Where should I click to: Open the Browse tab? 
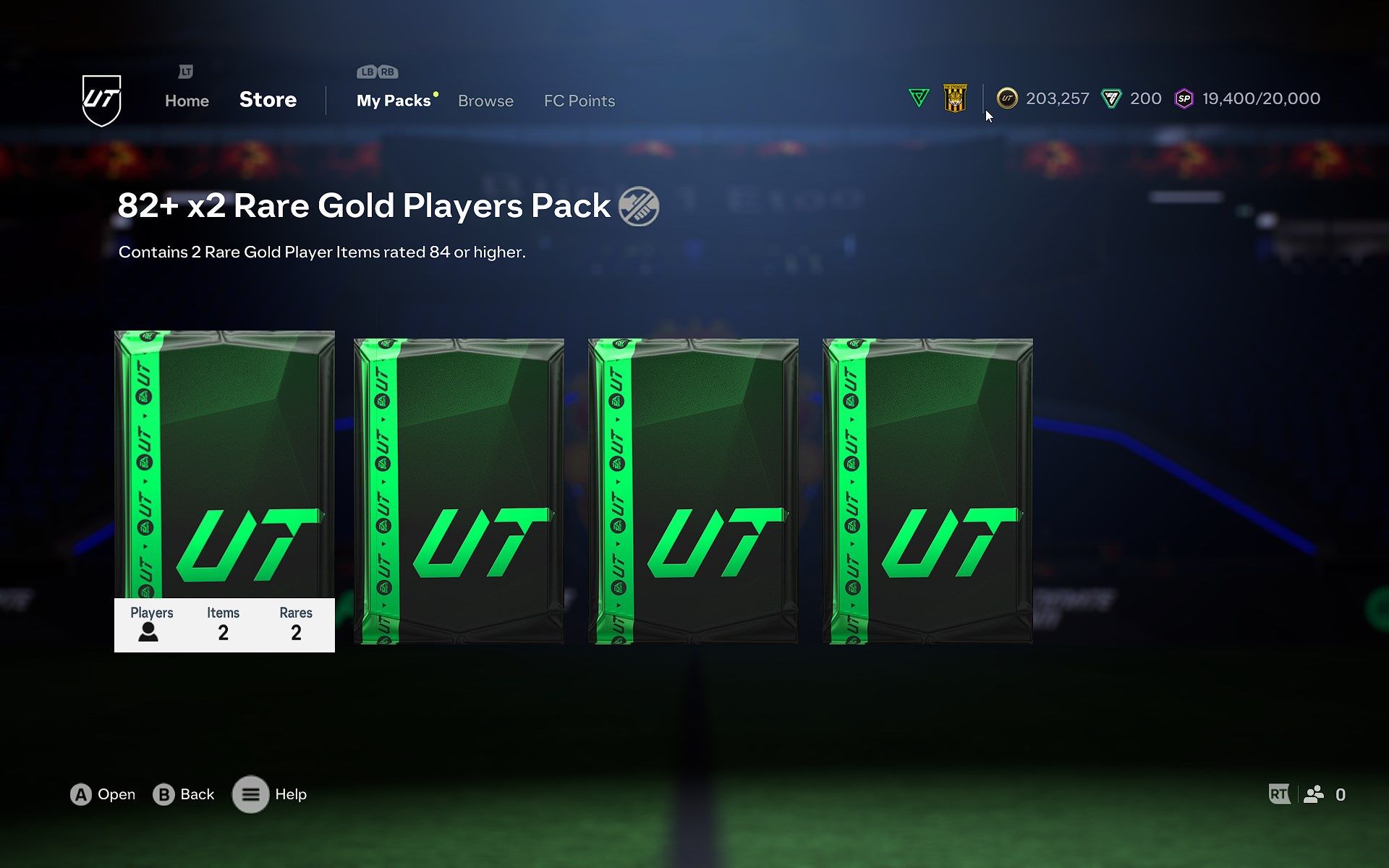[x=485, y=101]
